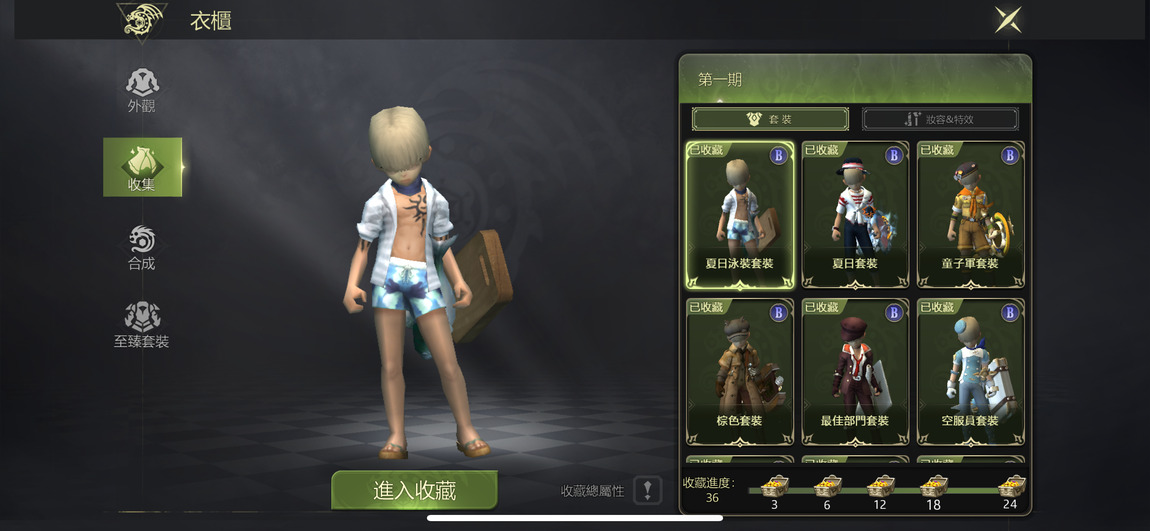Select the 棕色套裝 brown outfit card
1150x531 pixels.
(x=740, y=371)
